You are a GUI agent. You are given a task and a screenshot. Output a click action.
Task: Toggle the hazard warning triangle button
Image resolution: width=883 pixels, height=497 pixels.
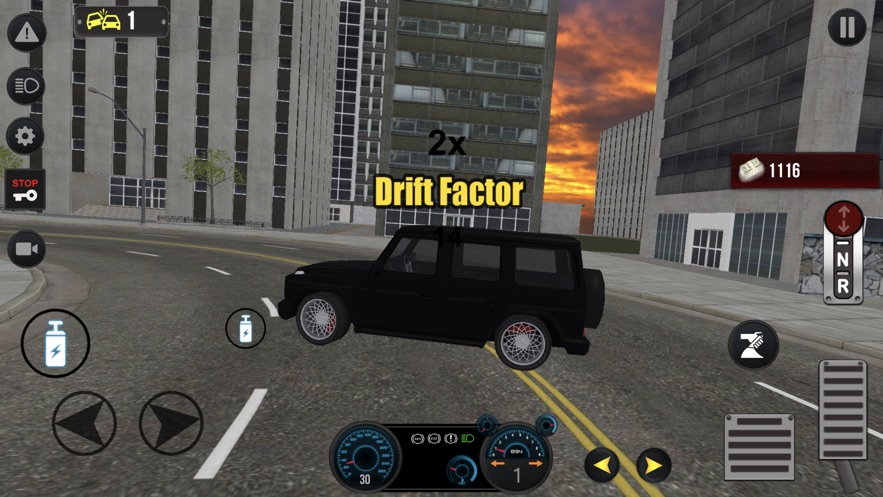[x=26, y=33]
